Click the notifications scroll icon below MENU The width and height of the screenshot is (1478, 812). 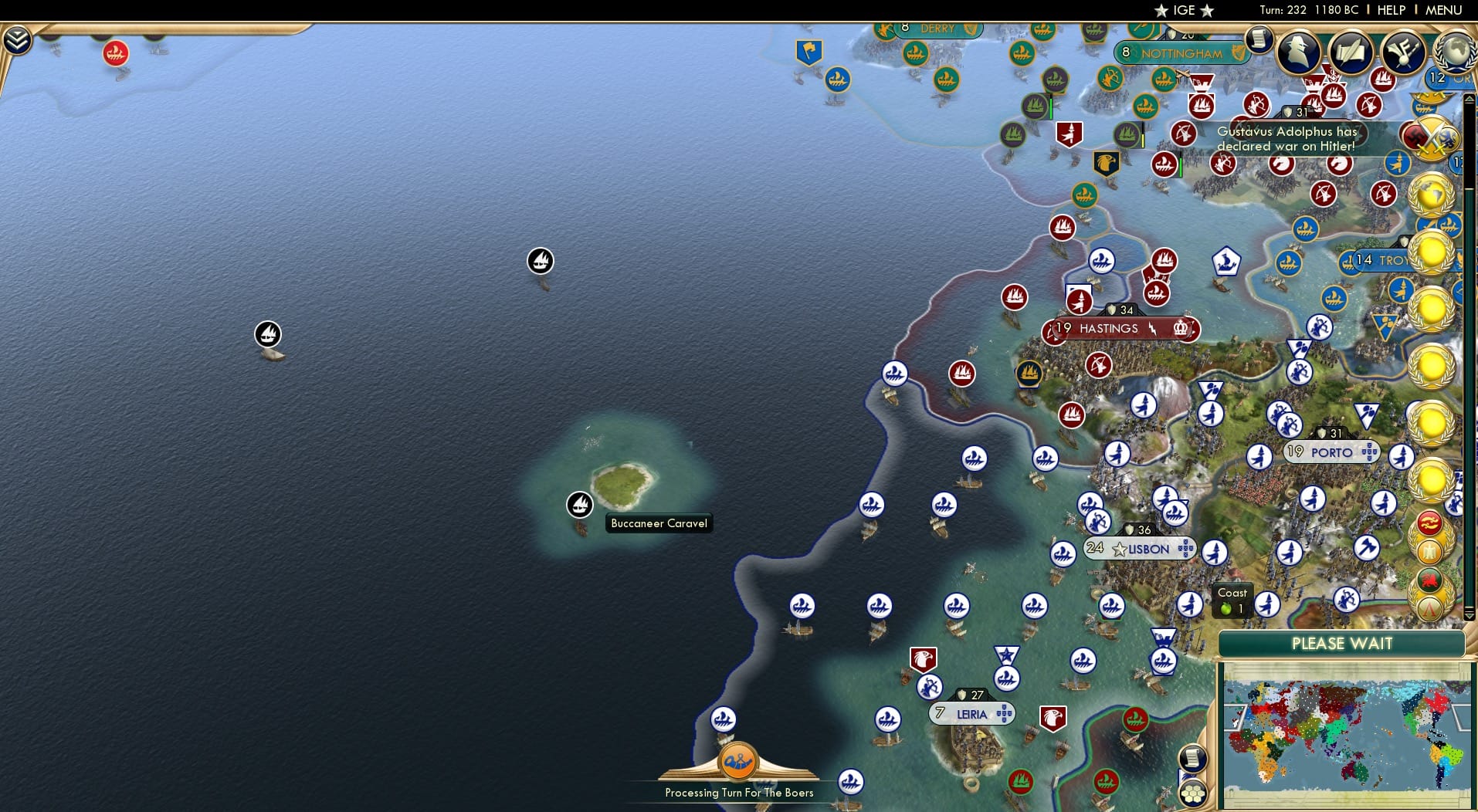tap(1260, 39)
